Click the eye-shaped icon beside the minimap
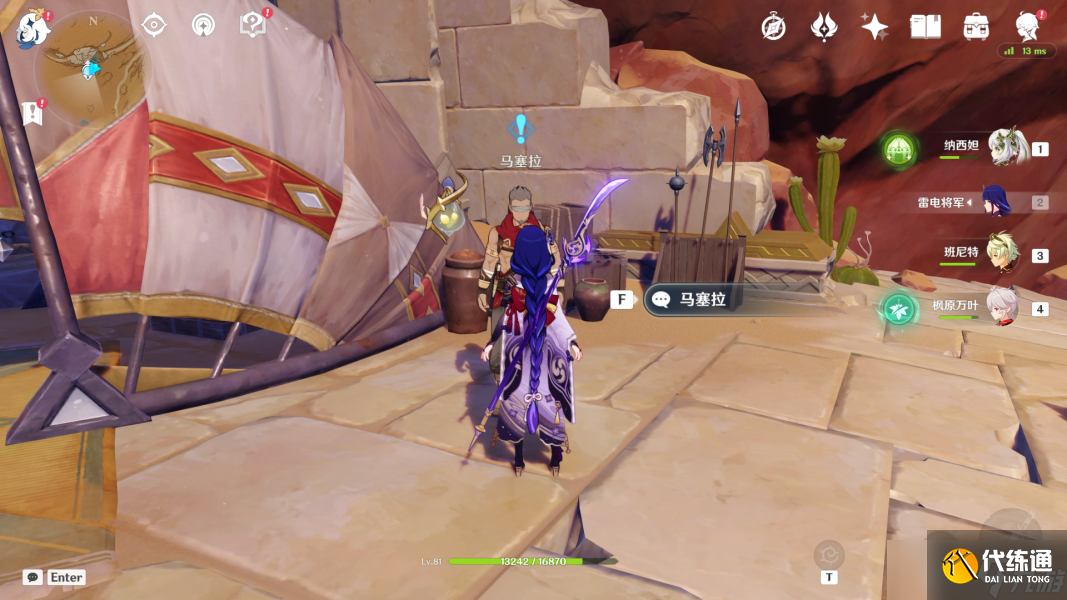 click(154, 25)
